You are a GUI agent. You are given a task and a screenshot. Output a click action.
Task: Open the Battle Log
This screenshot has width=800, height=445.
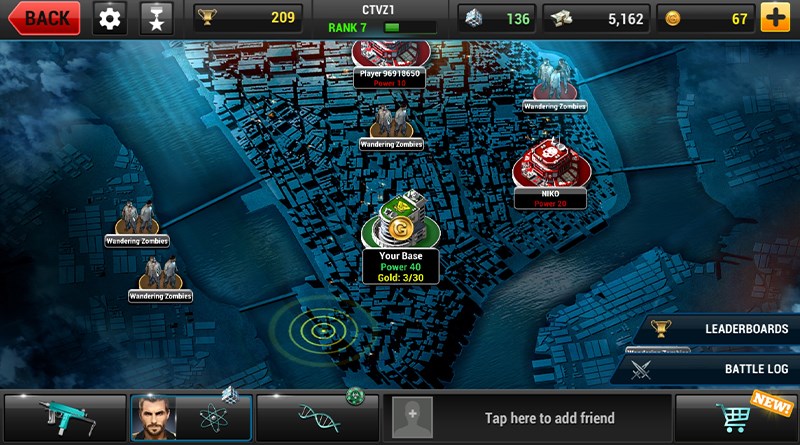pos(718,369)
